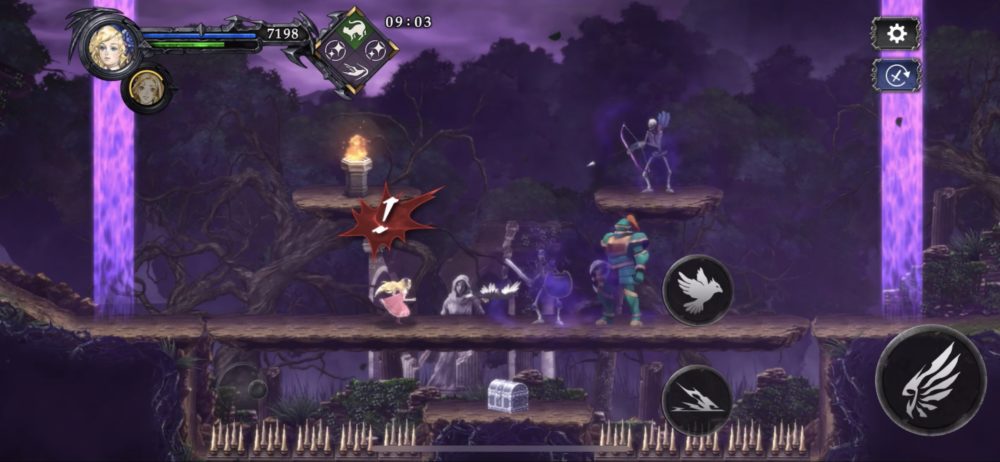This screenshot has width=1000, height=462.
Task: Toggle the auto-battle sword button
Action: pyautogui.click(x=896, y=74)
